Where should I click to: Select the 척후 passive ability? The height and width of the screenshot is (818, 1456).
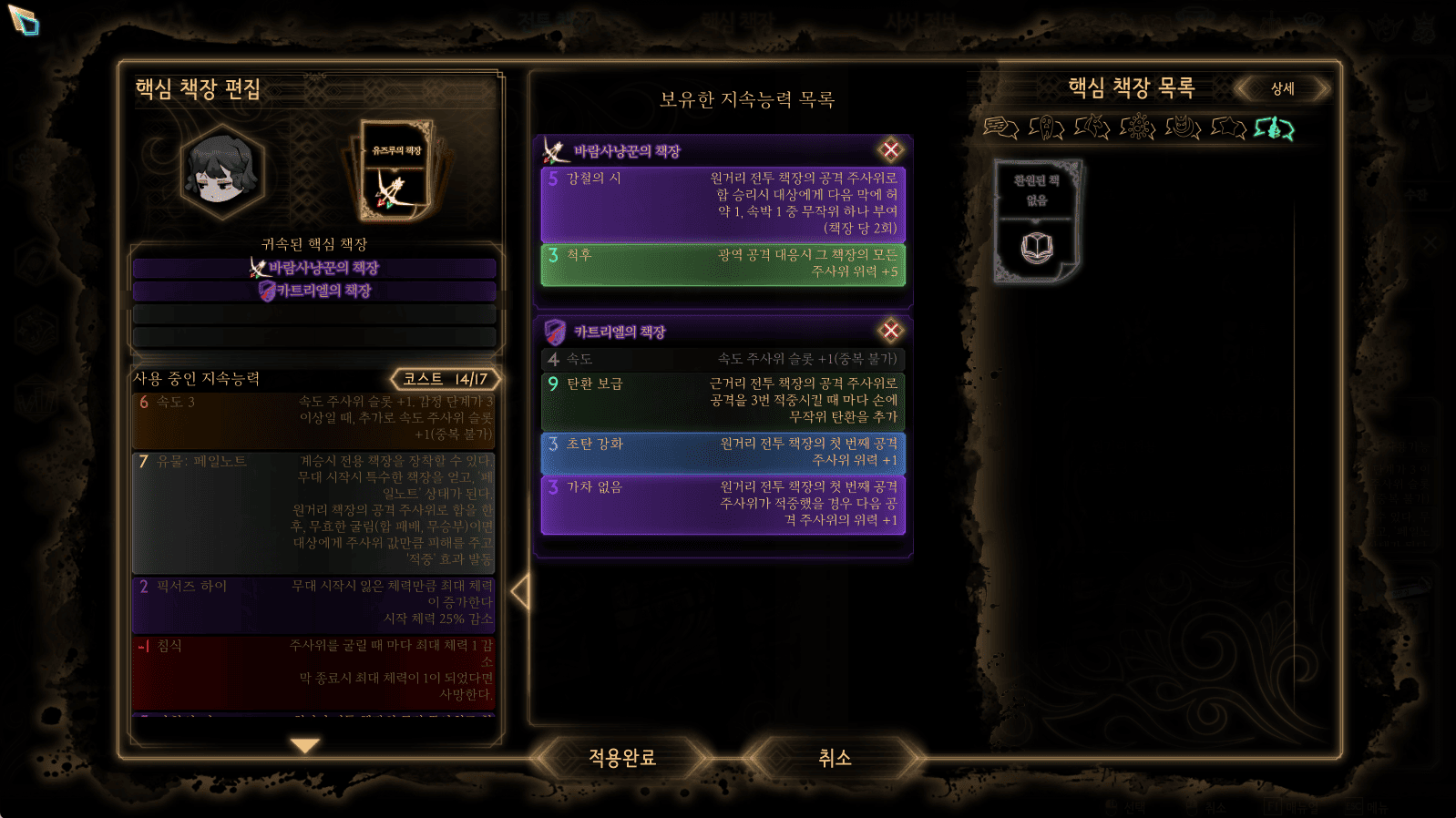723,263
